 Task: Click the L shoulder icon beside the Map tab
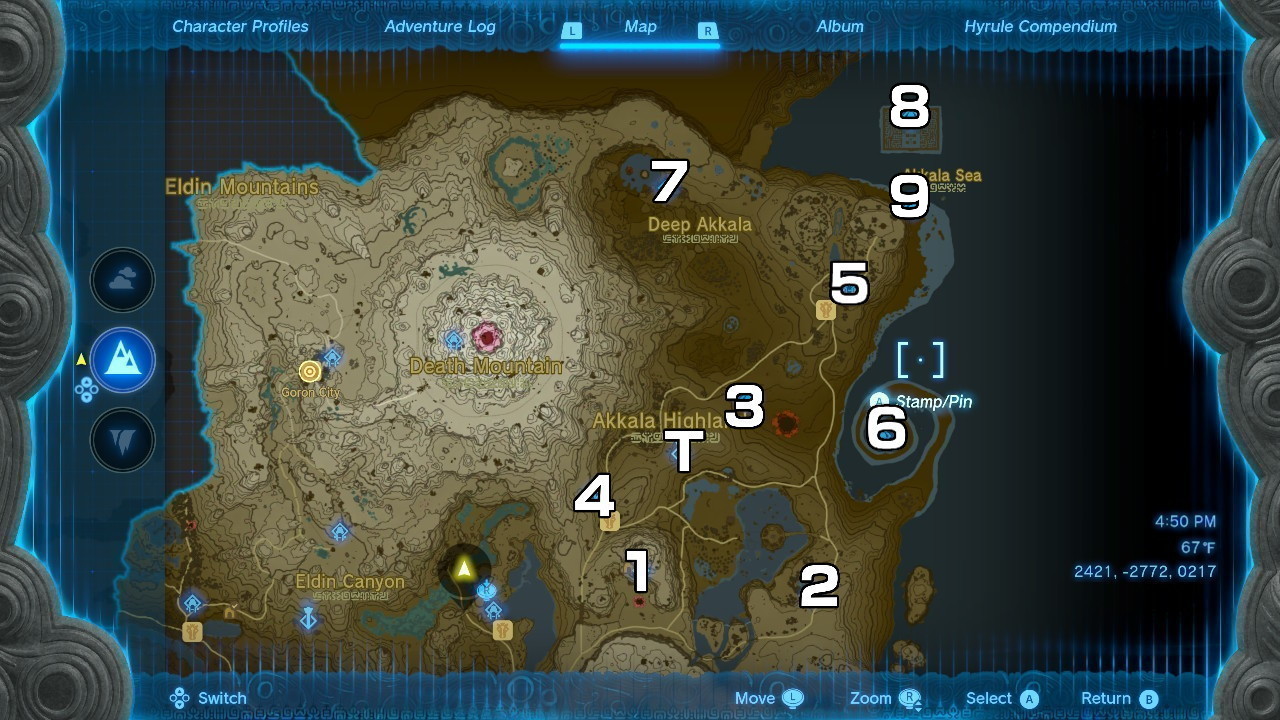click(x=572, y=31)
